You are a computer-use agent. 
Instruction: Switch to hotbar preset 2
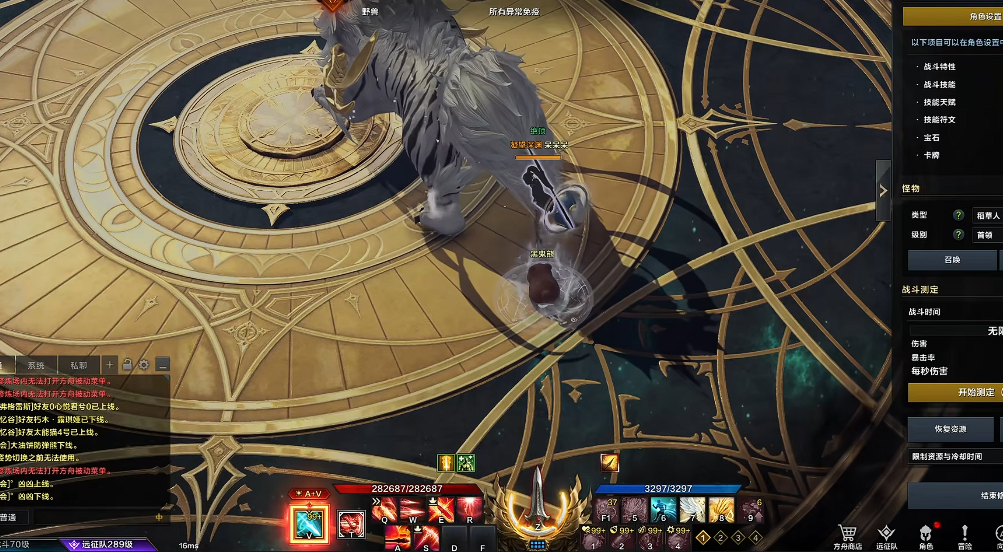(720, 538)
